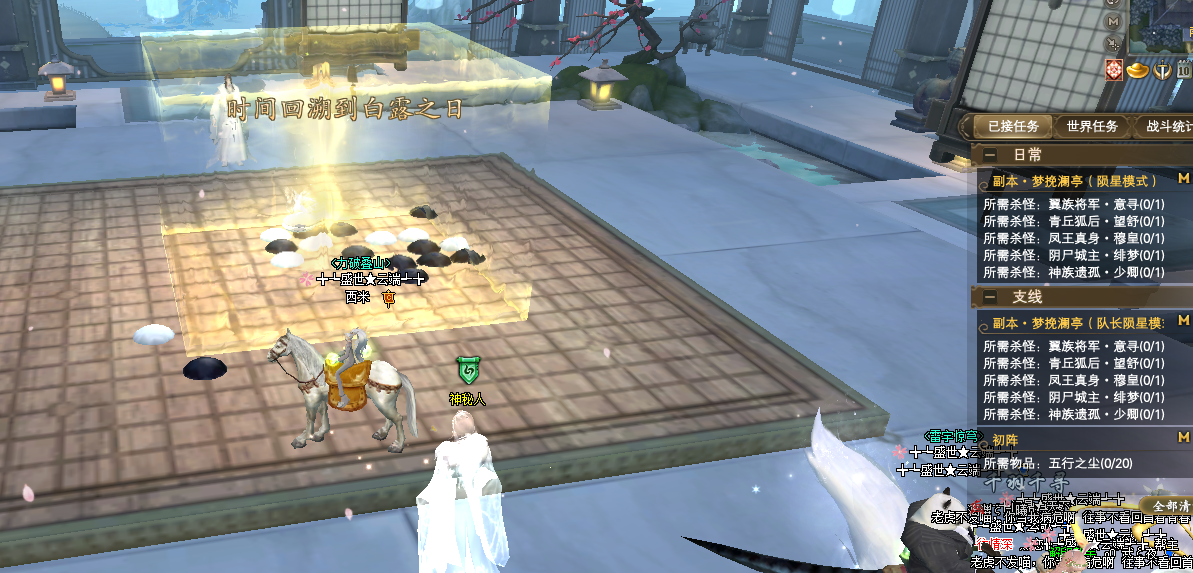Screen dimensions: 1193x573
Task: Switch to the 已接任务 tab
Action: coord(1012,127)
